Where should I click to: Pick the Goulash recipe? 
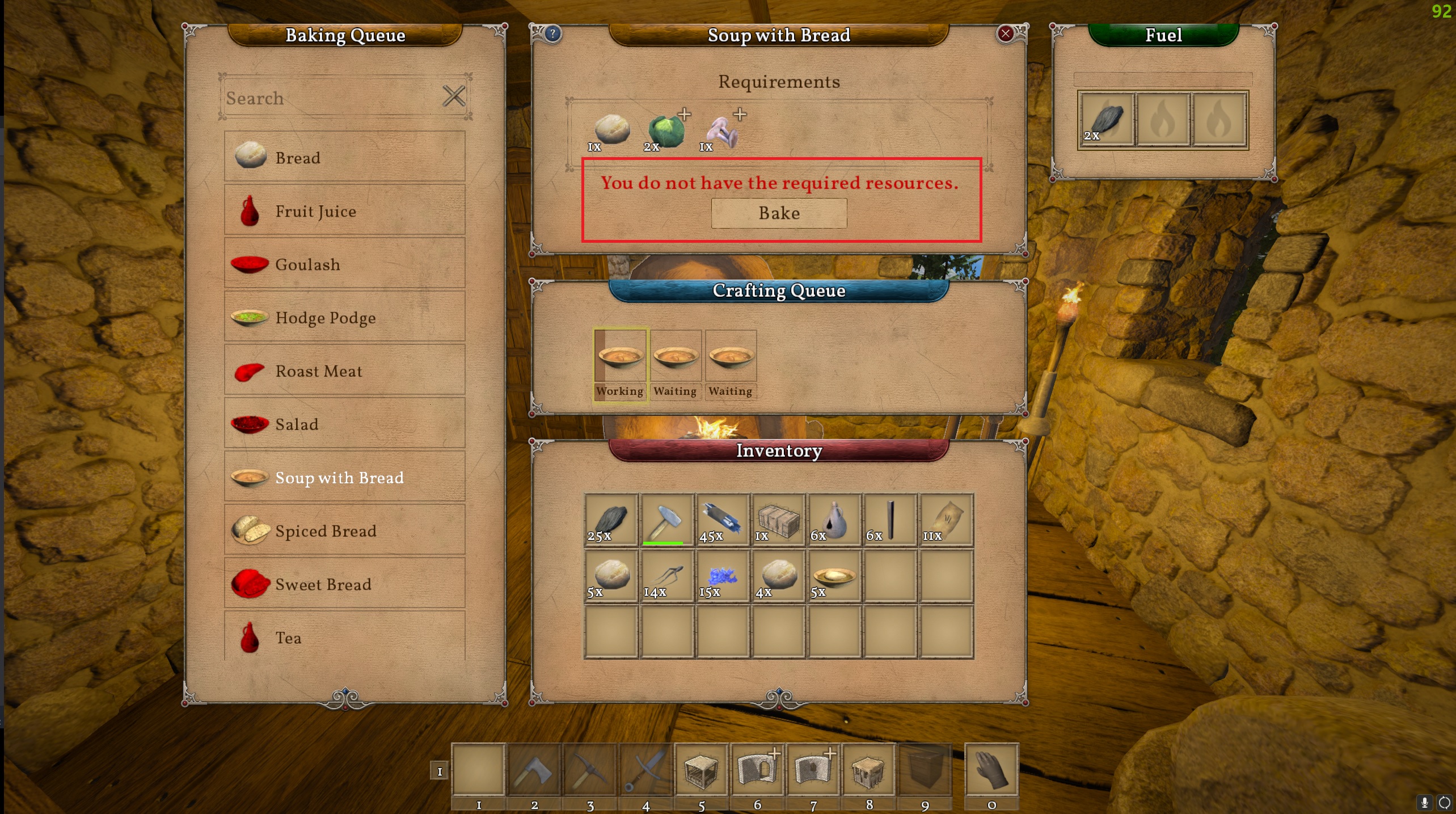[x=344, y=264]
